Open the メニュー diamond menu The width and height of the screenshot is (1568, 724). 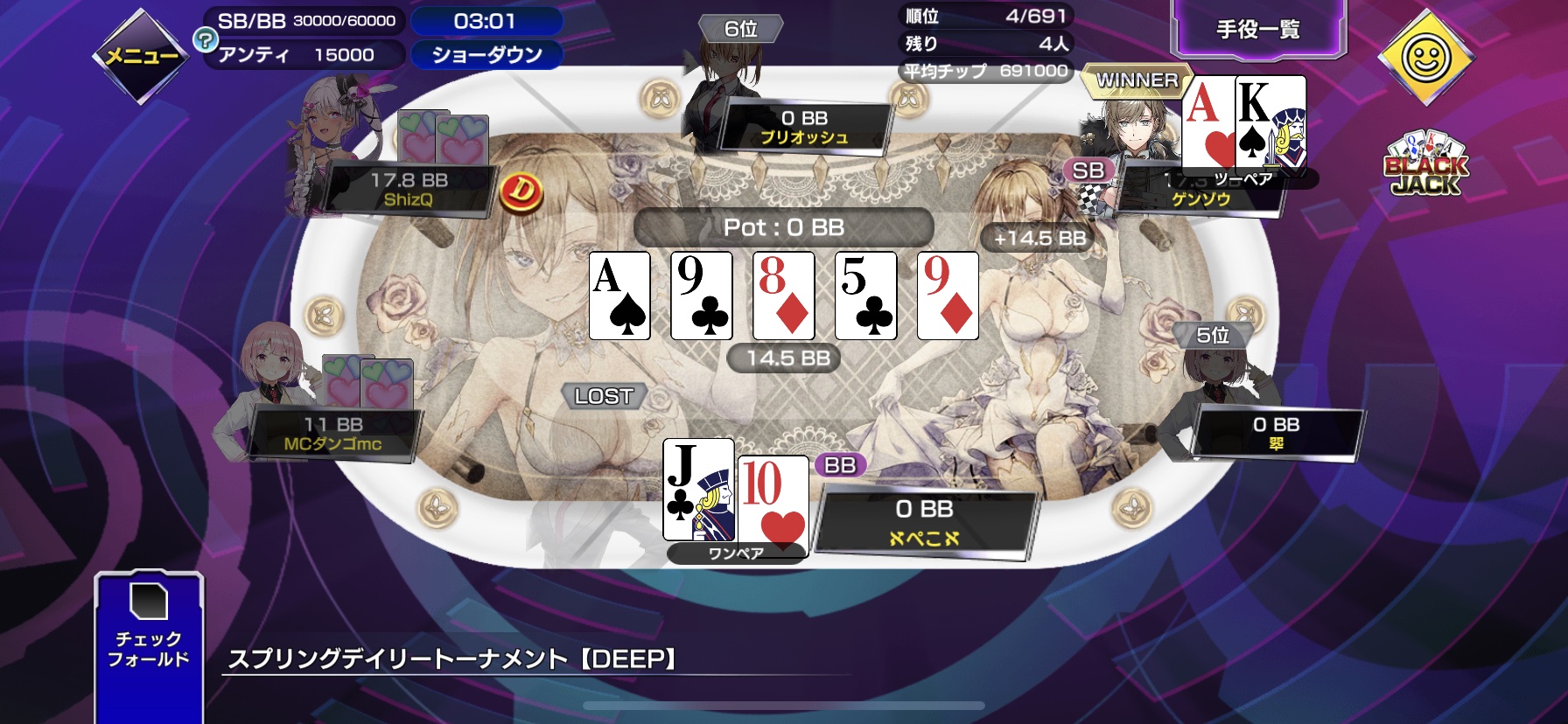point(141,56)
